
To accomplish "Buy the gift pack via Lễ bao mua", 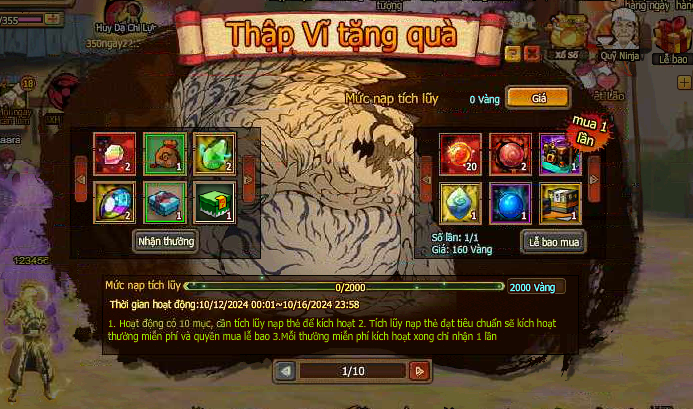I will pos(552,241).
